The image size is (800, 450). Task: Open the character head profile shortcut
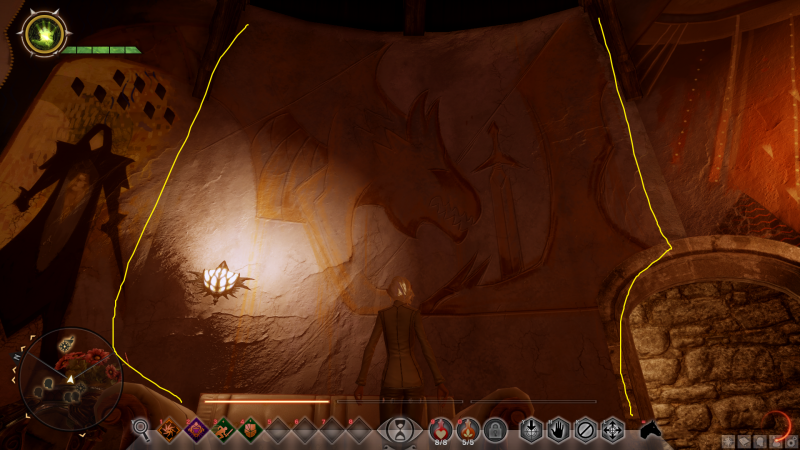coord(760,441)
